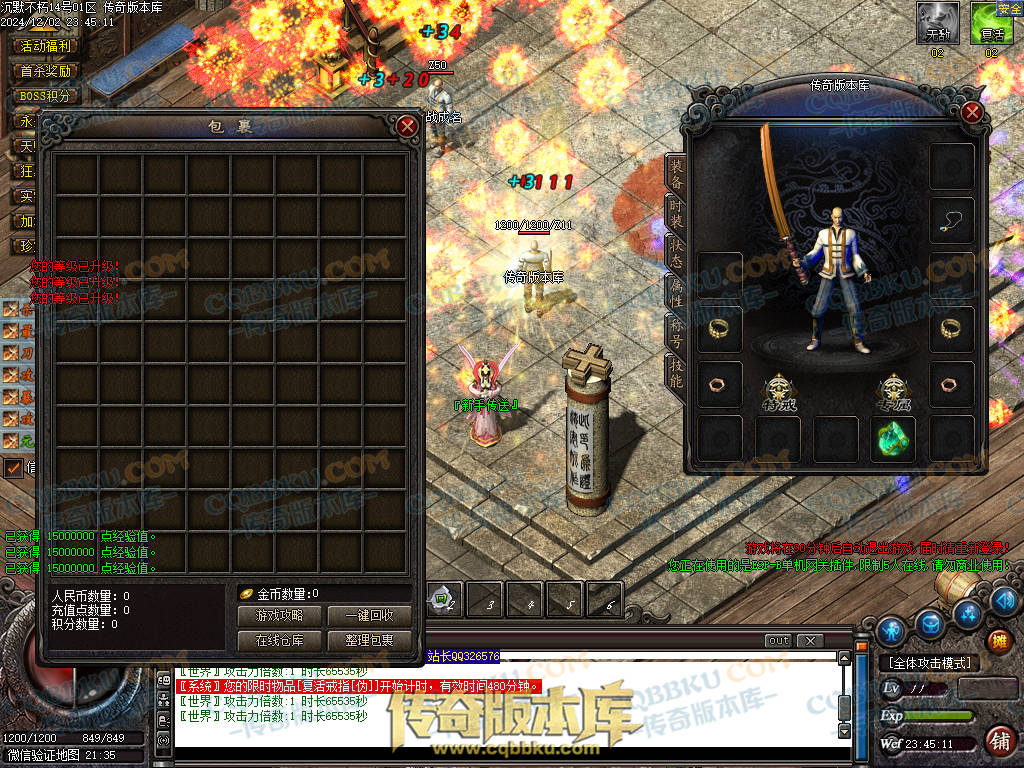This screenshot has height=768, width=1024.
Task: Close the character equipment panel
Action: pos(972,112)
